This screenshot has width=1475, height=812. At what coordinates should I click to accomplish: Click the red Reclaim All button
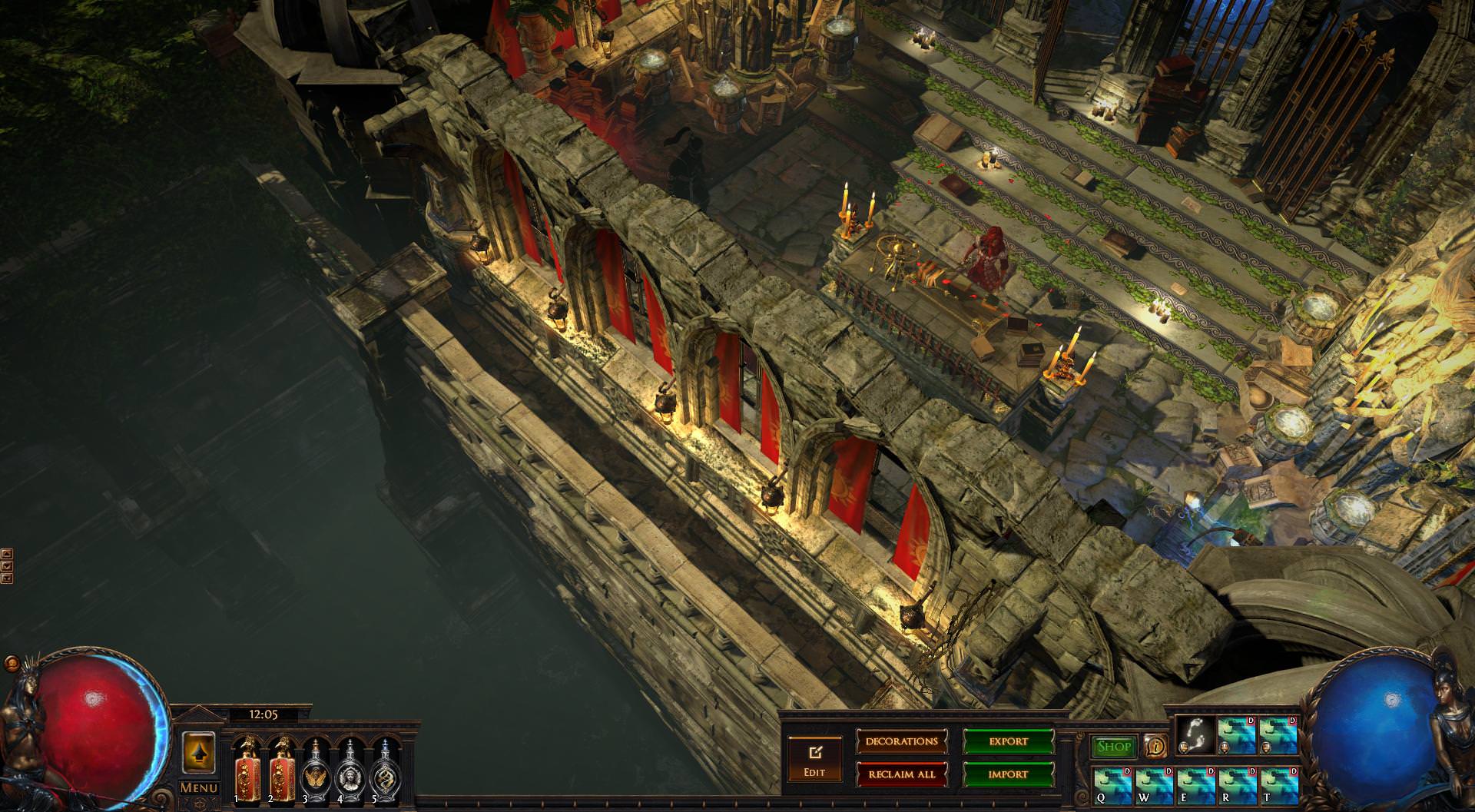click(x=902, y=774)
